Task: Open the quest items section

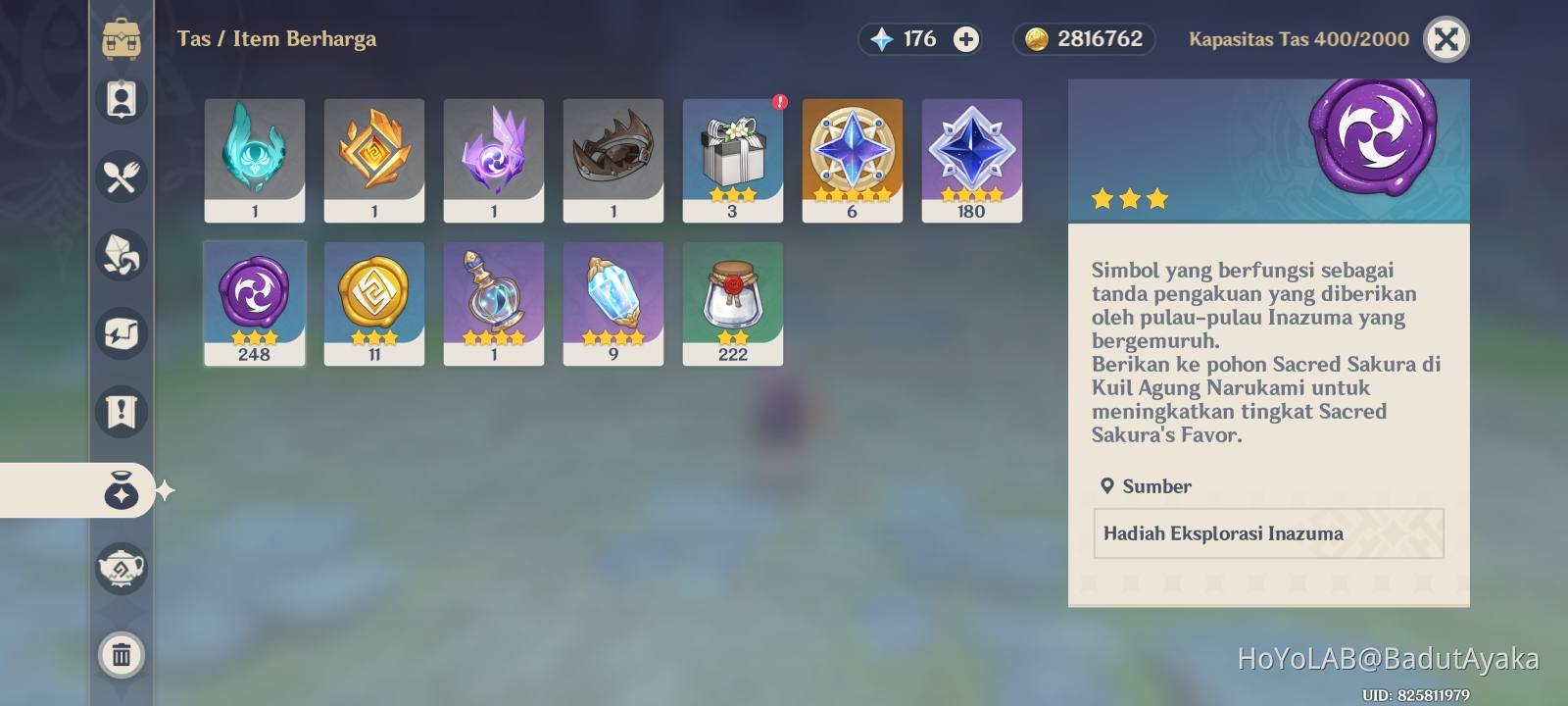Action: point(121,413)
